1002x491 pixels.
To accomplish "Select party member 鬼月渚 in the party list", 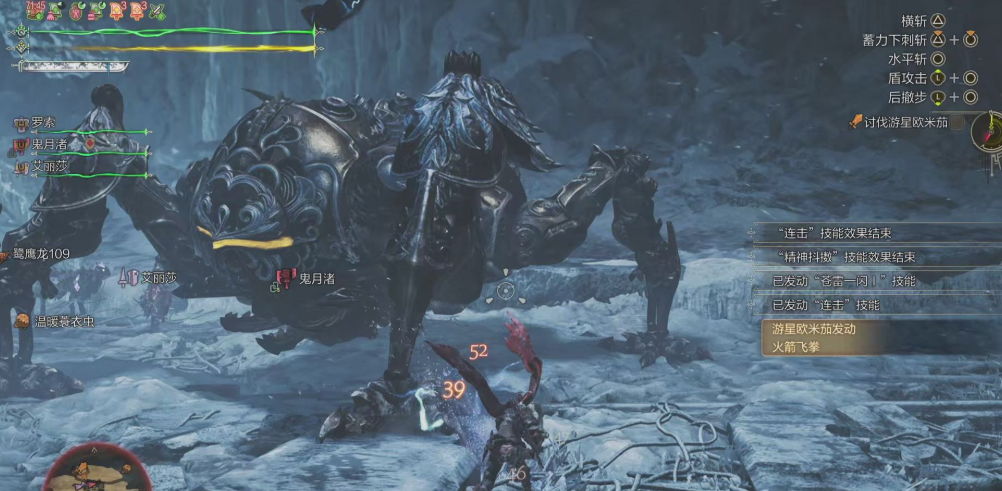I will [49, 146].
